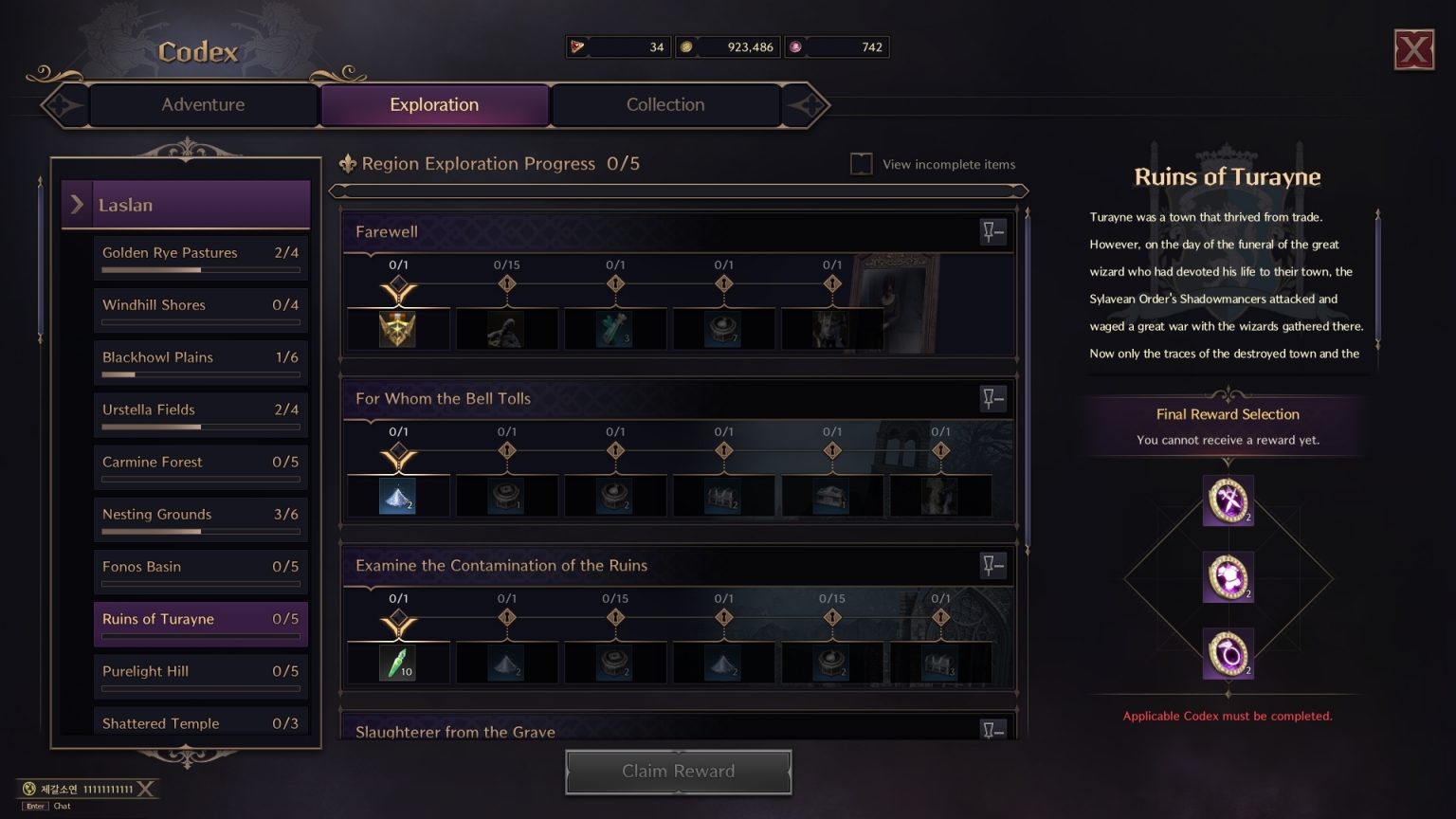
Task: Pin For Whom the Bell Tolls
Action: [x=992, y=399]
